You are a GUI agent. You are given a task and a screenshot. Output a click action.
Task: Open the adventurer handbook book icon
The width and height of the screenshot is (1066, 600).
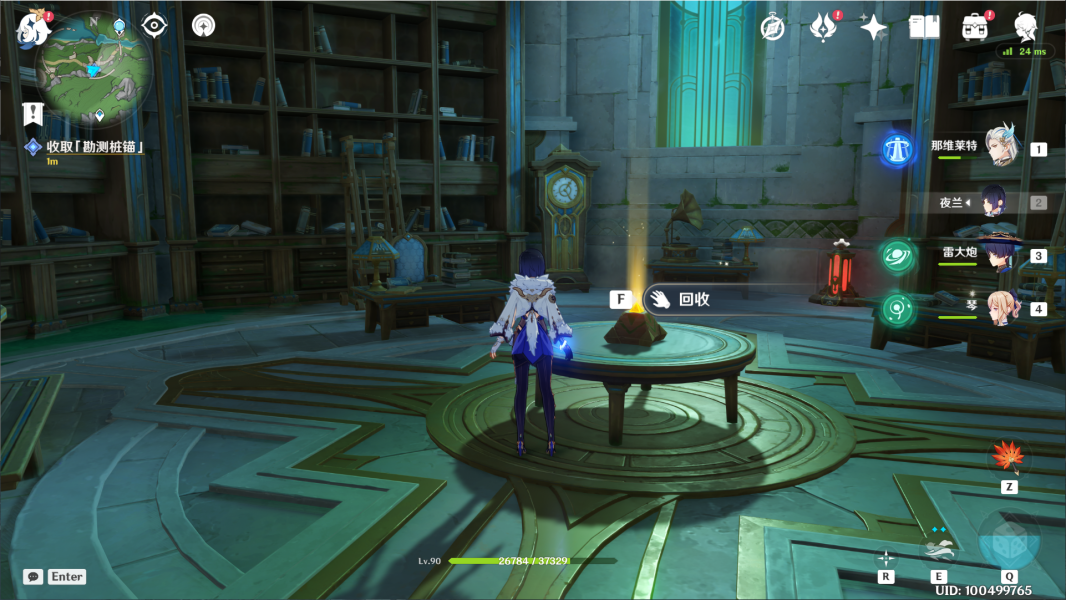tap(924, 27)
